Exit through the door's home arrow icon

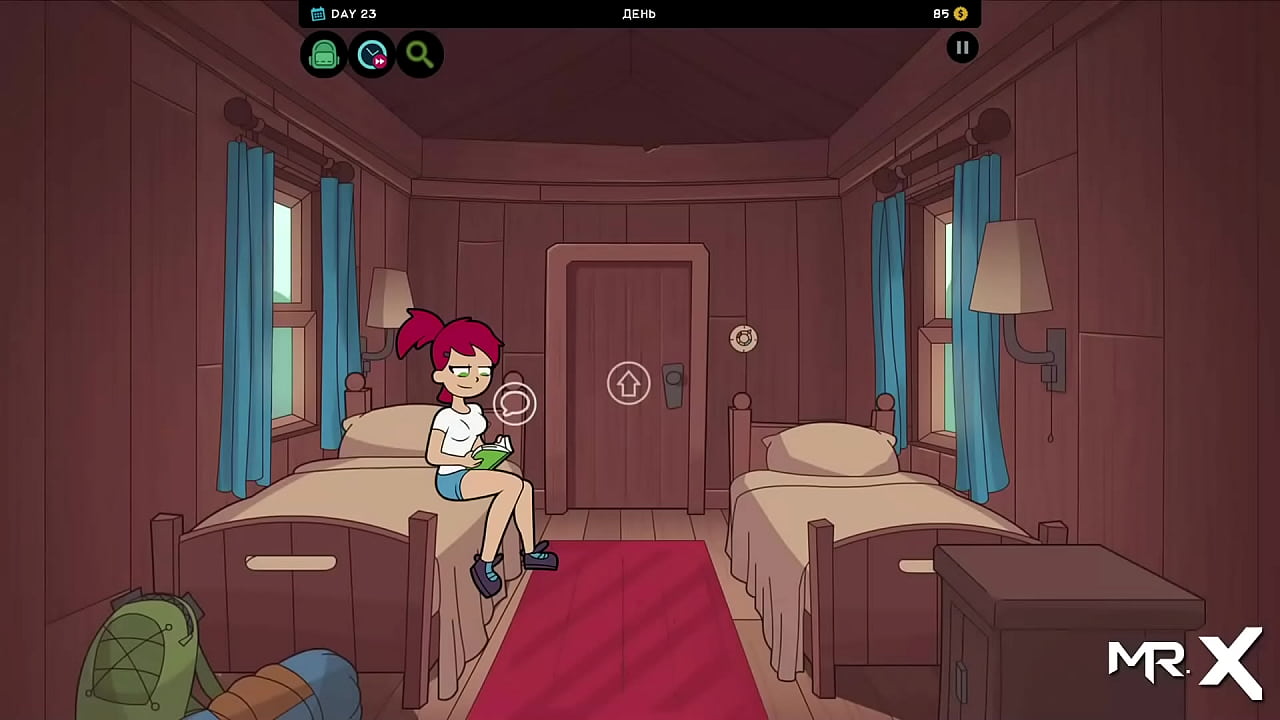pyautogui.click(x=628, y=383)
